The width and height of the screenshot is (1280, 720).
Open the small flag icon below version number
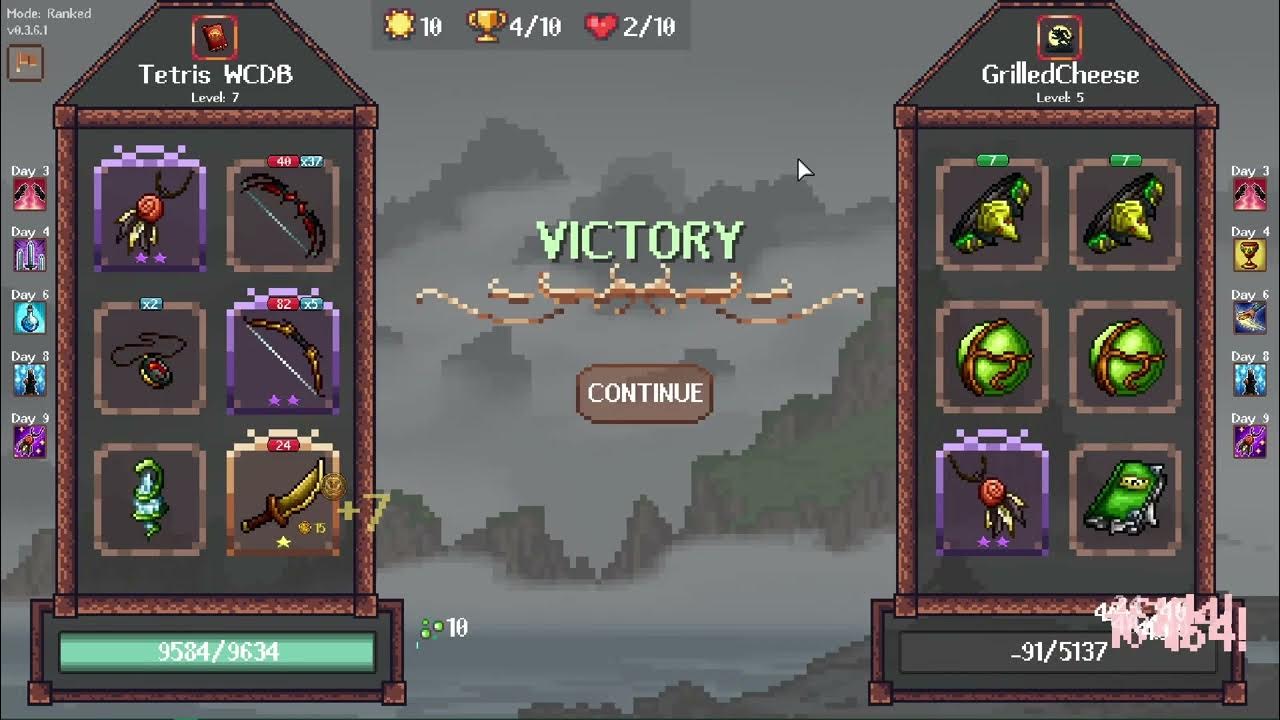(24, 63)
